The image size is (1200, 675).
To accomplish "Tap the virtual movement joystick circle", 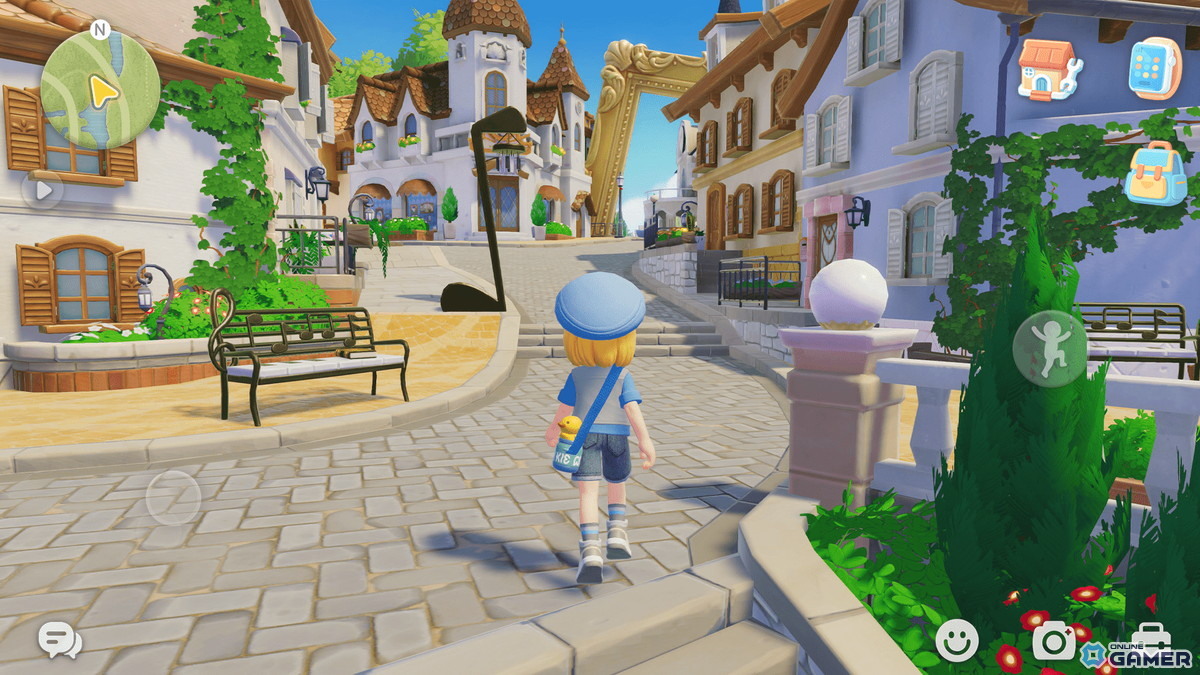I will pos(174,497).
